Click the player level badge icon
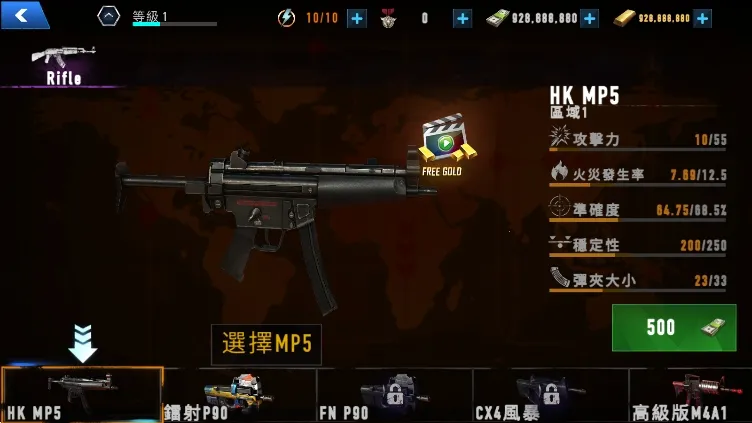 [108, 16]
